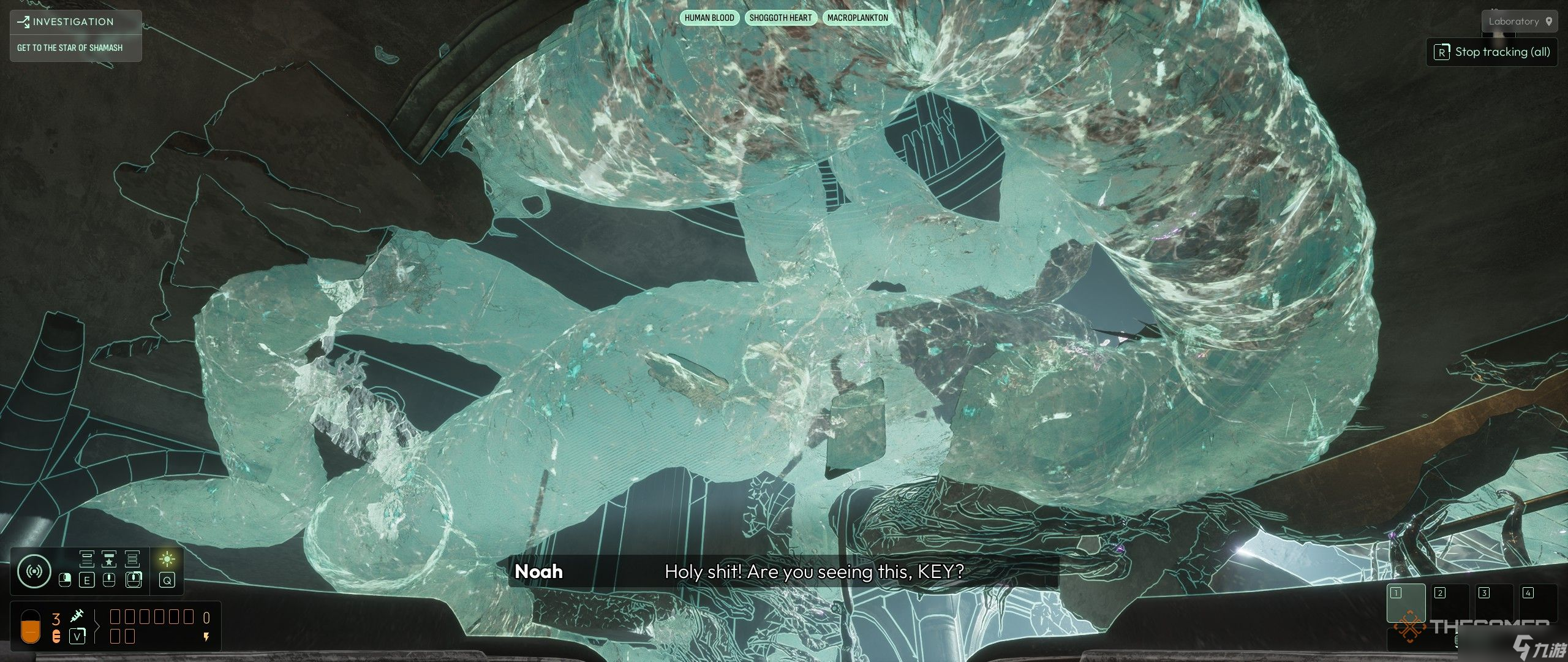Image resolution: width=1568 pixels, height=662 pixels.
Task: Choose the Shoggoth Heart tracking tag
Action: point(780,18)
